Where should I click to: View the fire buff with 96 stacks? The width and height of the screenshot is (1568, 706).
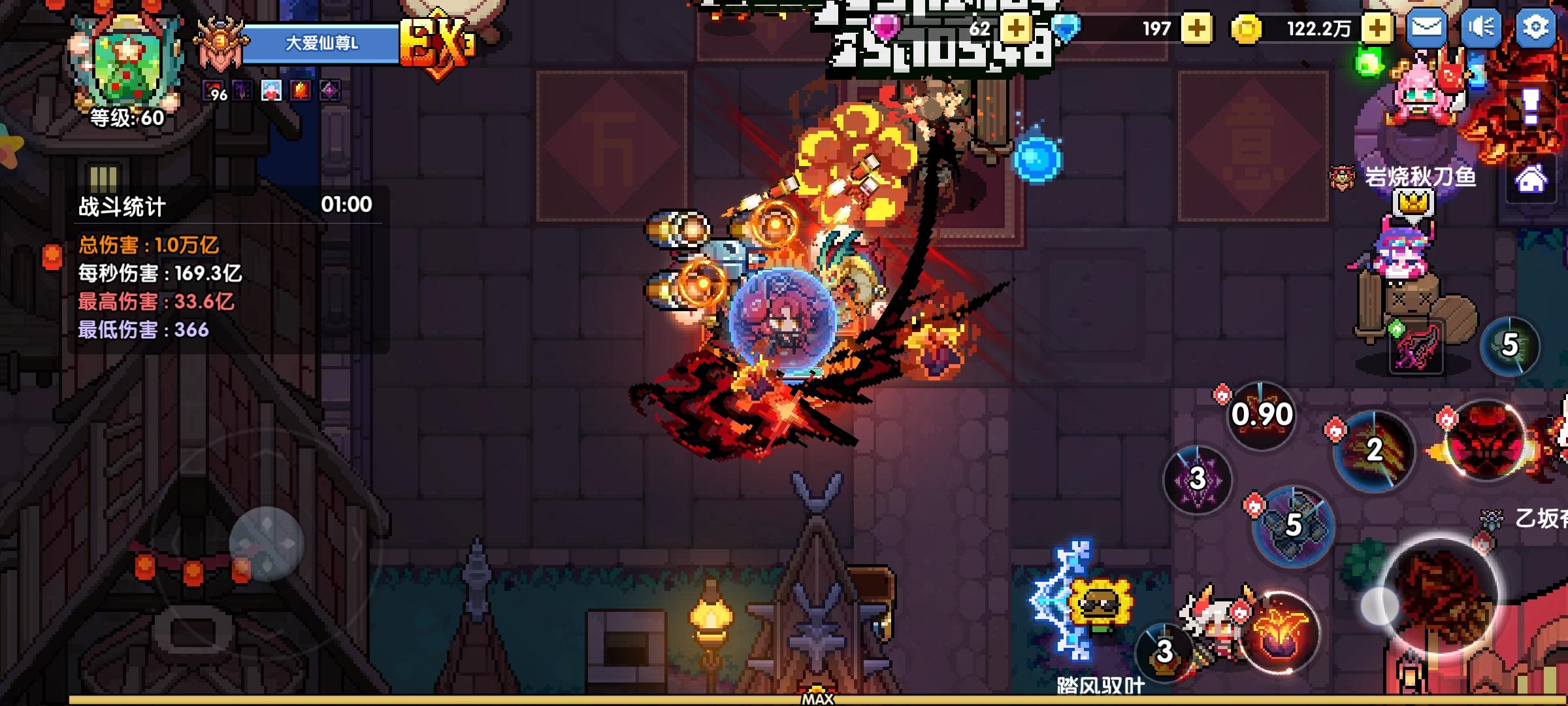point(212,90)
